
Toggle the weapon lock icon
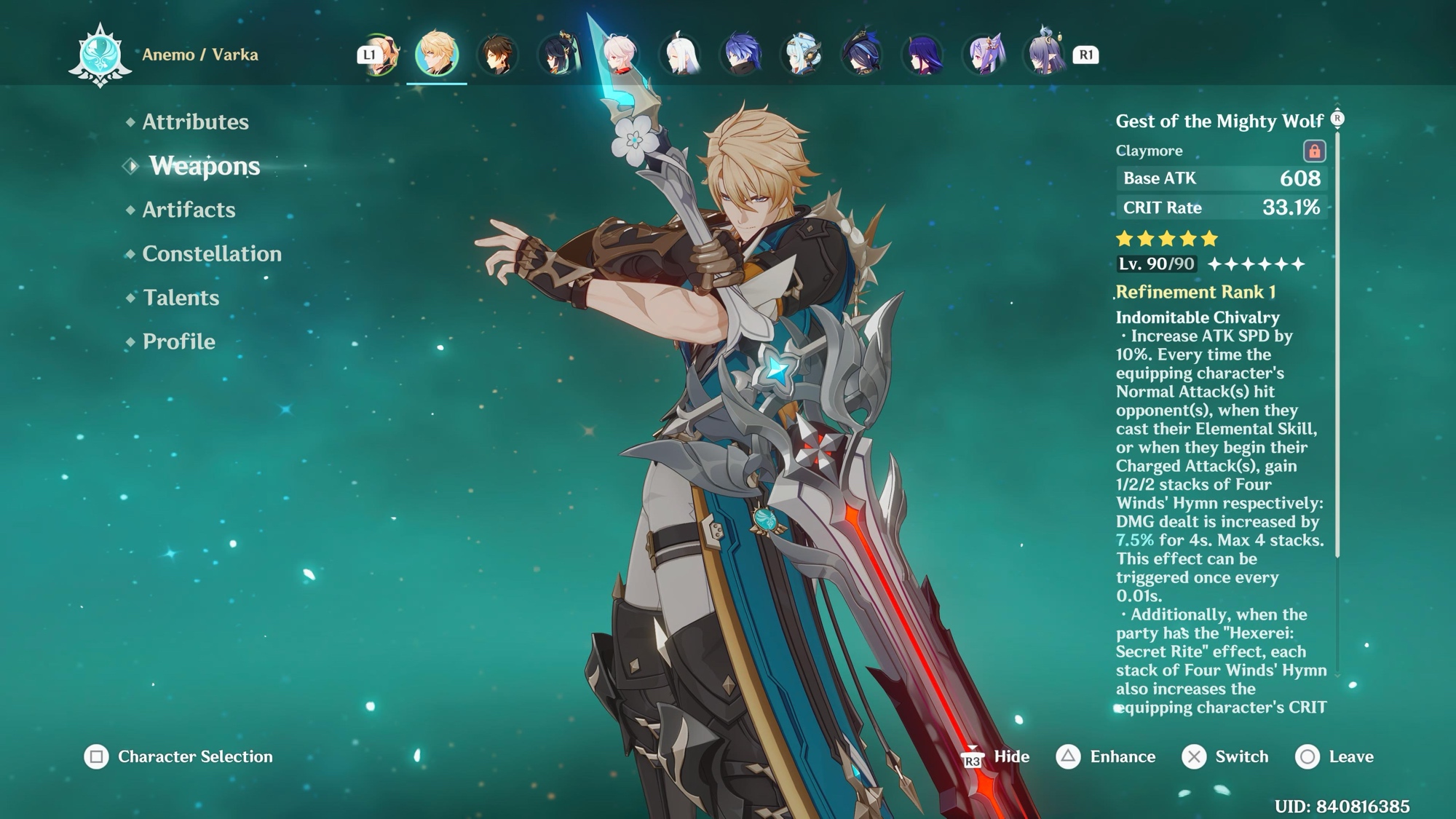pos(1314,151)
